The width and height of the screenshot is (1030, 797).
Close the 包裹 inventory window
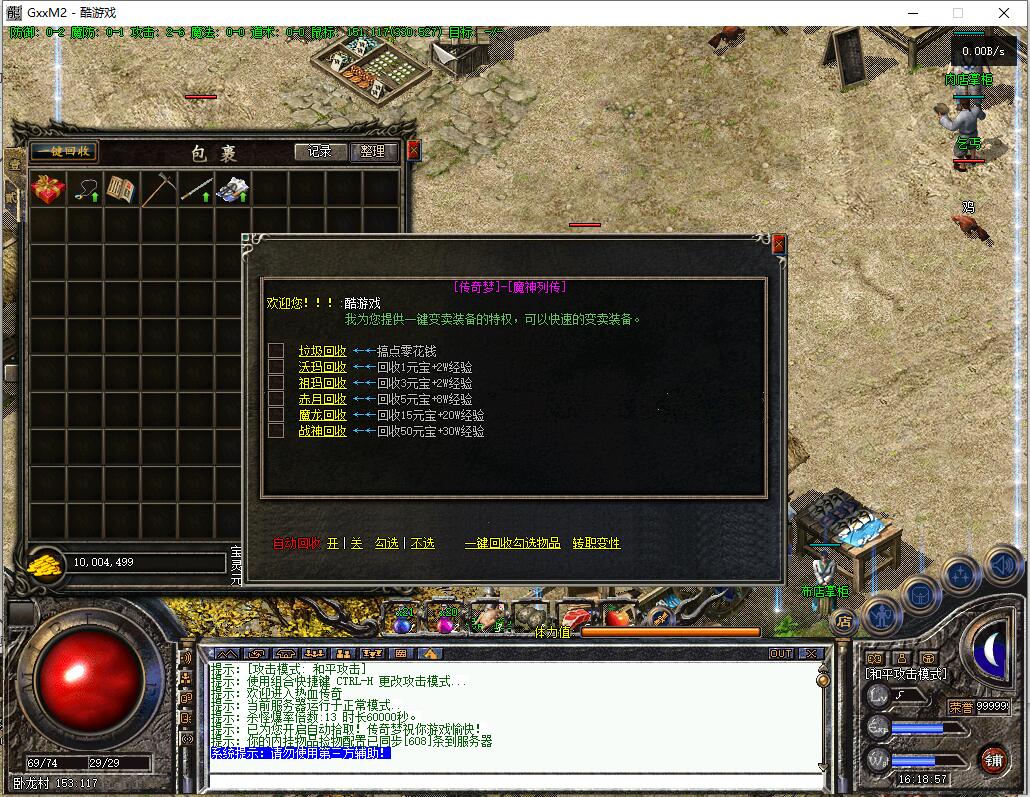[413, 151]
